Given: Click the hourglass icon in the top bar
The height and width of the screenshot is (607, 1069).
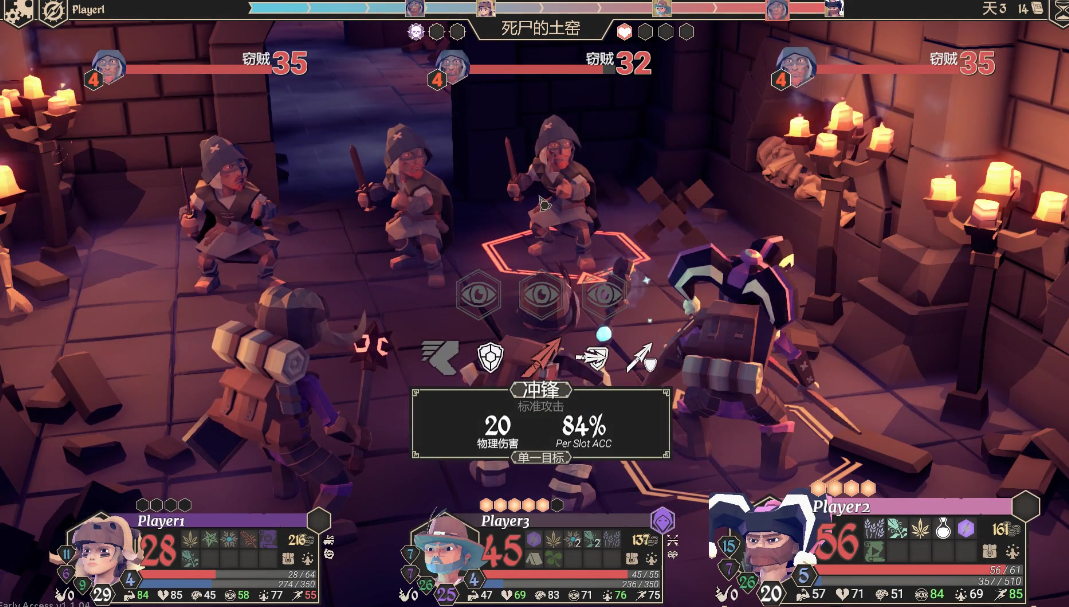Looking at the screenshot, I should (x=1058, y=10).
